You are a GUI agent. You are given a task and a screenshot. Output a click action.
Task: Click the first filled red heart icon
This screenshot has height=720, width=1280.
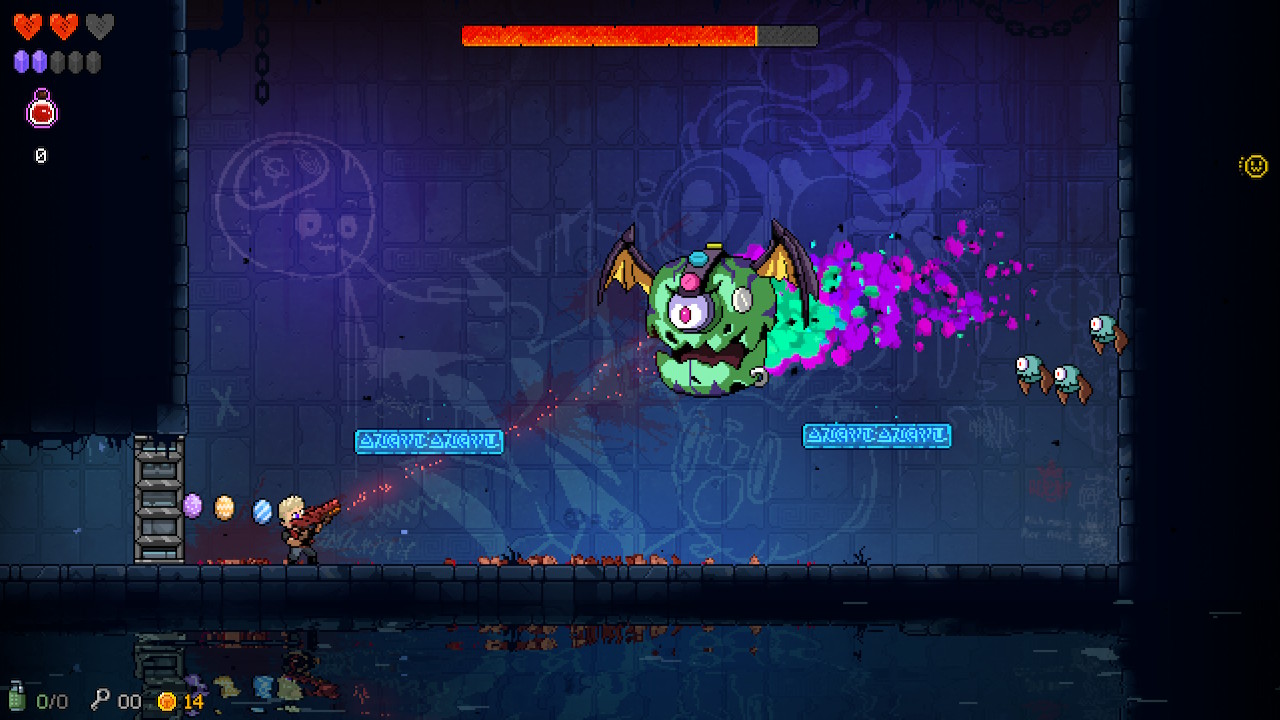tap(27, 24)
